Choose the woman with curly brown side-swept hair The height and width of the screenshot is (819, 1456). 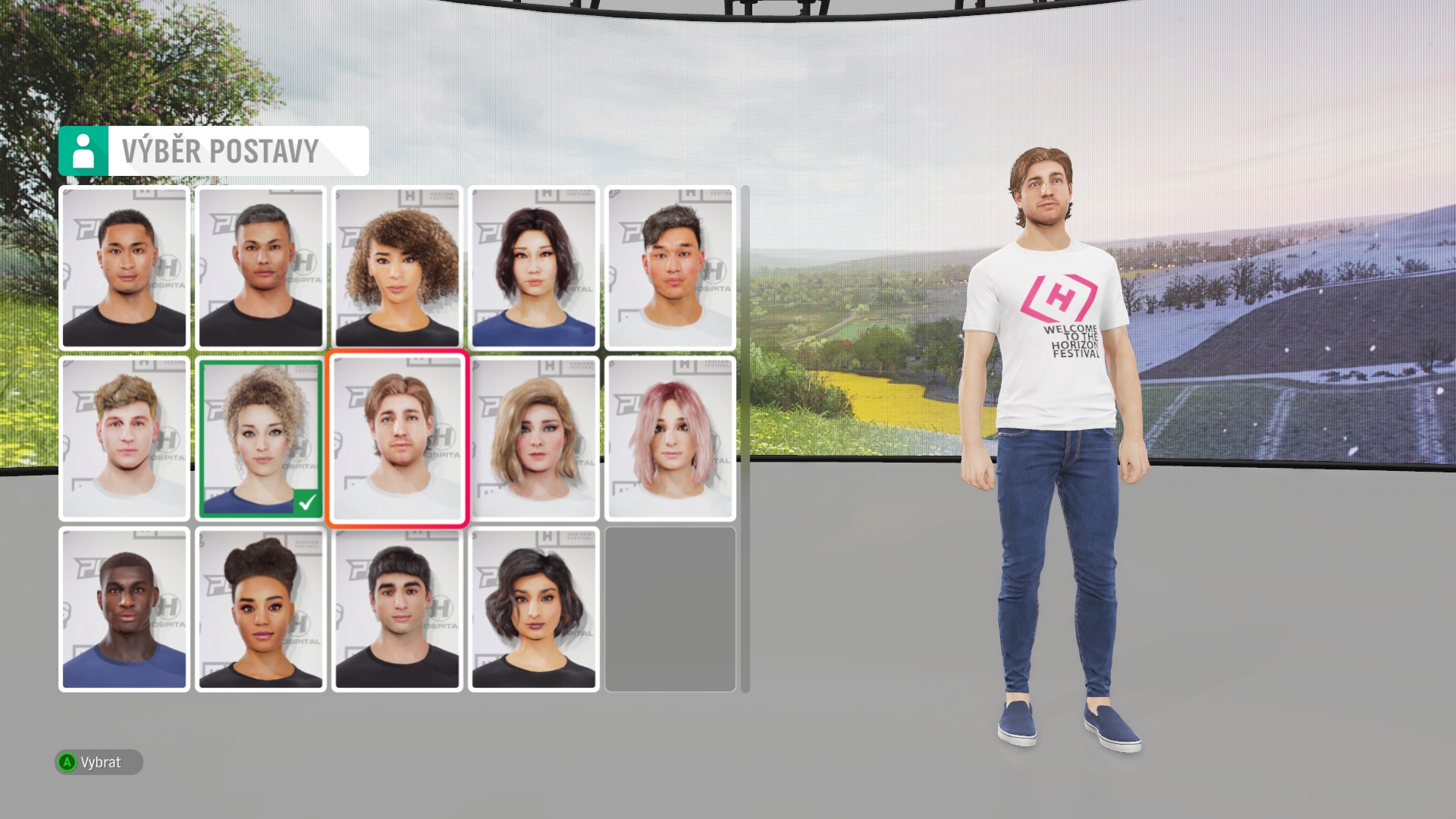(397, 268)
